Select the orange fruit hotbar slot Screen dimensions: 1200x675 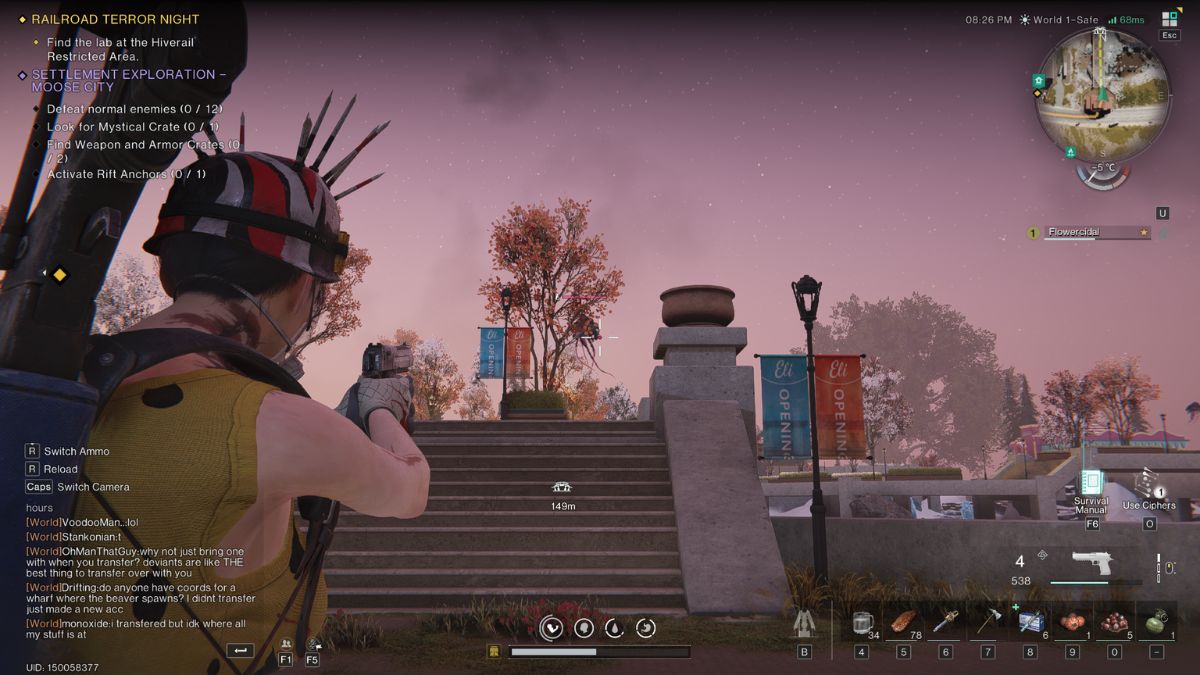coord(1071,624)
